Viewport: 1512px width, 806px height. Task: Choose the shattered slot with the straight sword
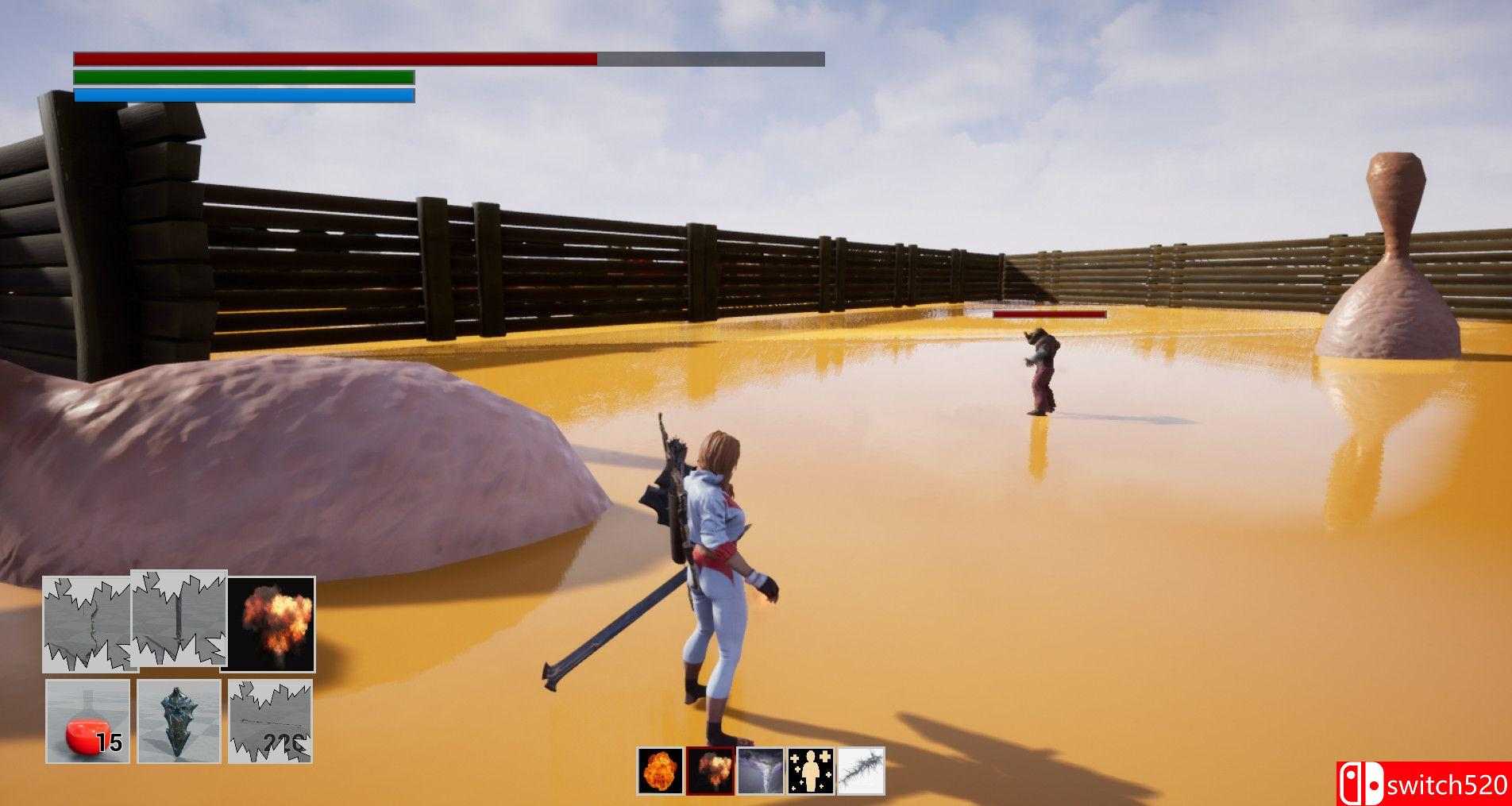coord(179,618)
